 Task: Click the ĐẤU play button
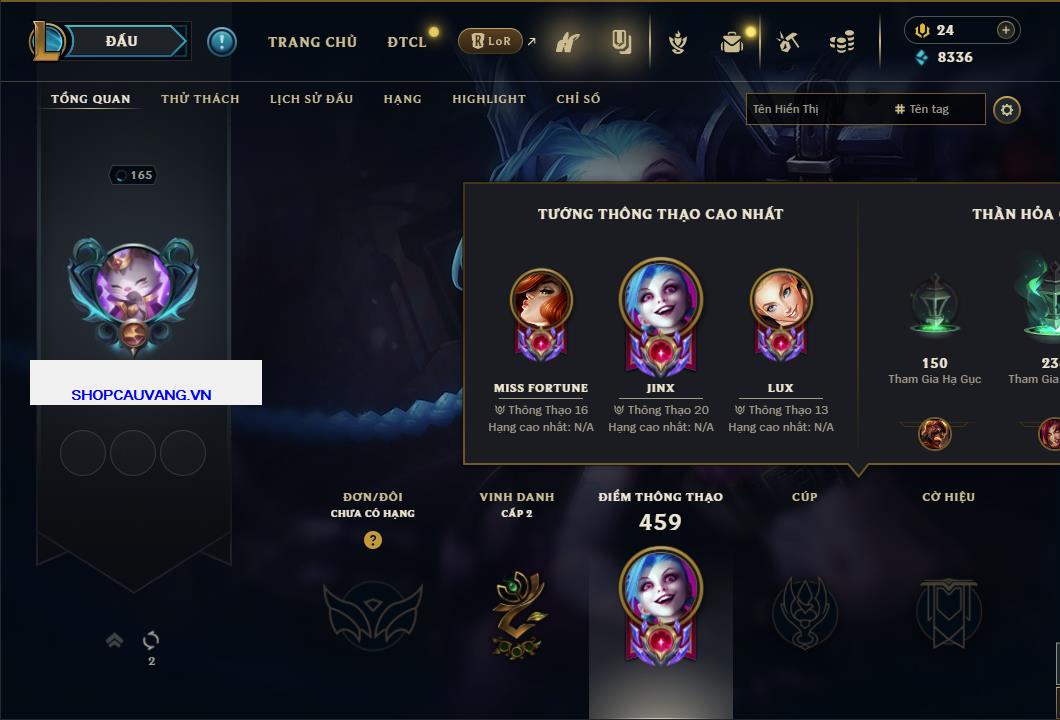click(122, 41)
